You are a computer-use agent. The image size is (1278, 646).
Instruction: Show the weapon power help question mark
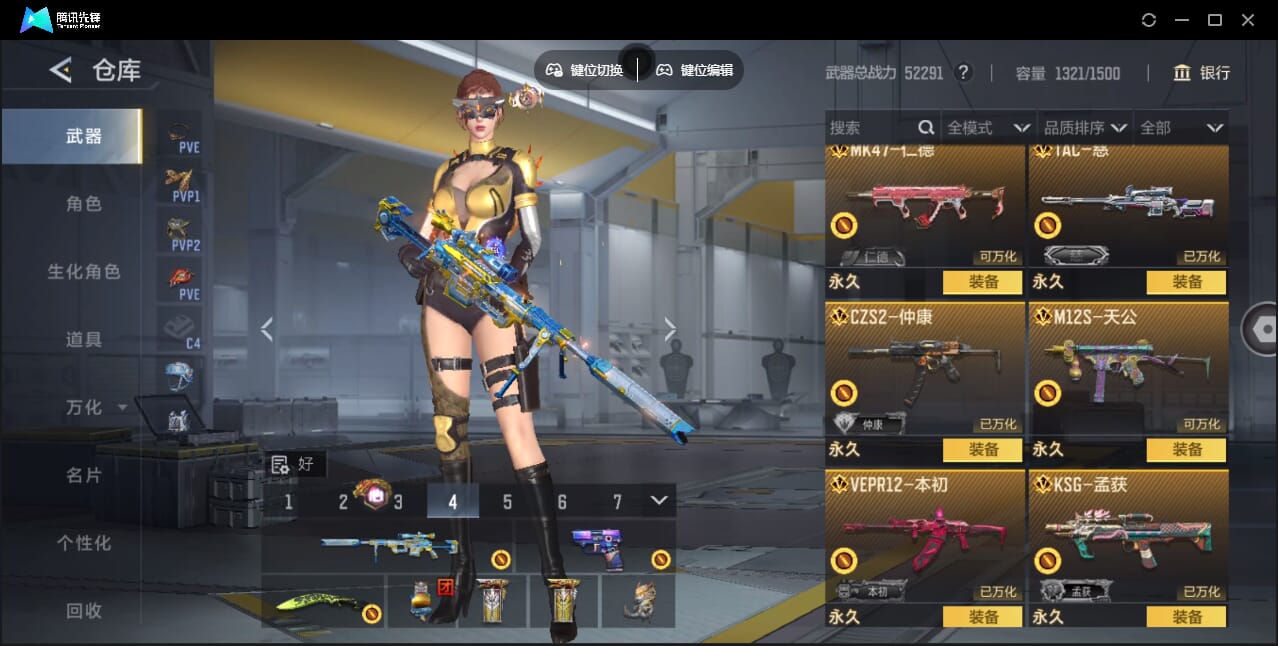pos(963,73)
